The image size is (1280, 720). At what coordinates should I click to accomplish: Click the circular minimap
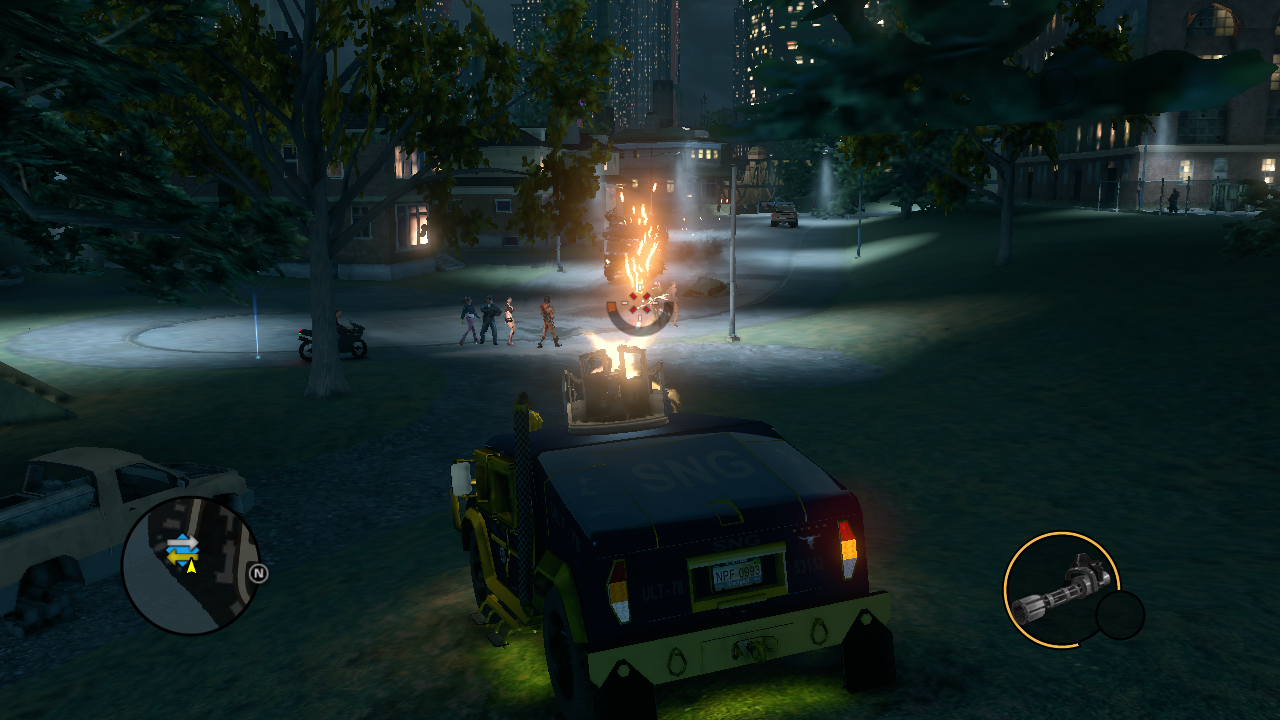coord(191,566)
